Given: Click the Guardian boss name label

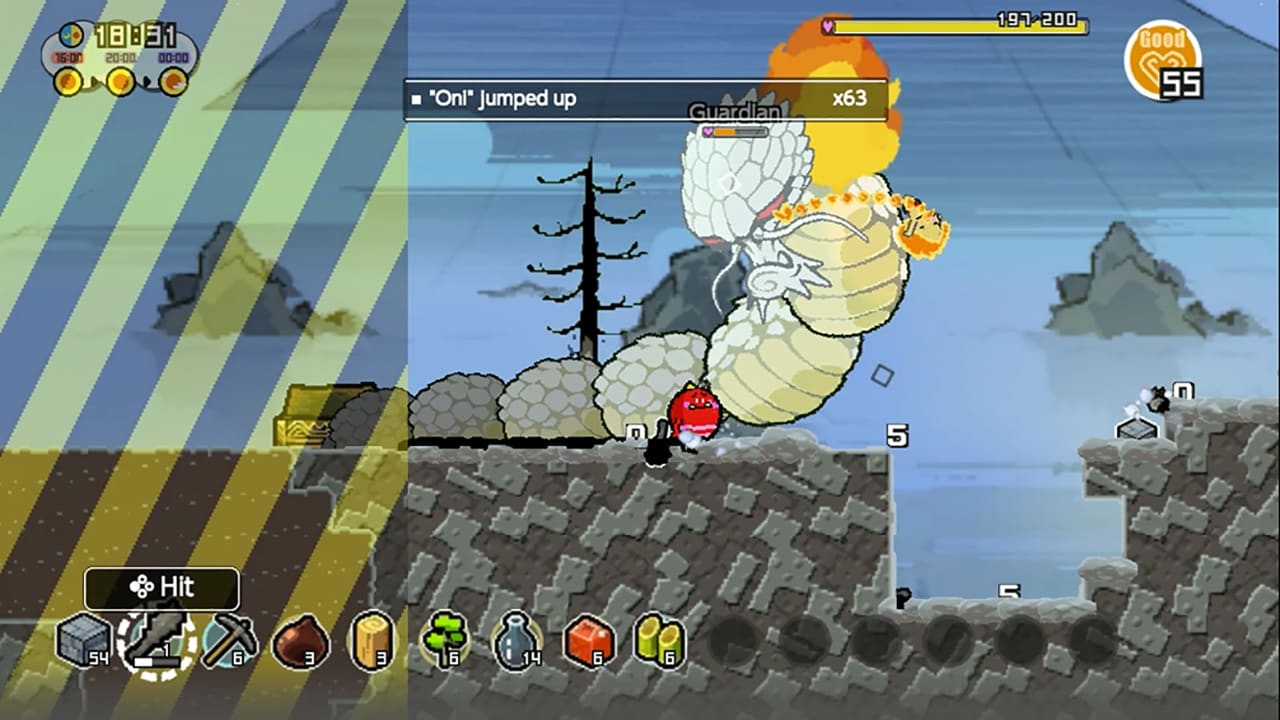Looking at the screenshot, I should point(734,111).
